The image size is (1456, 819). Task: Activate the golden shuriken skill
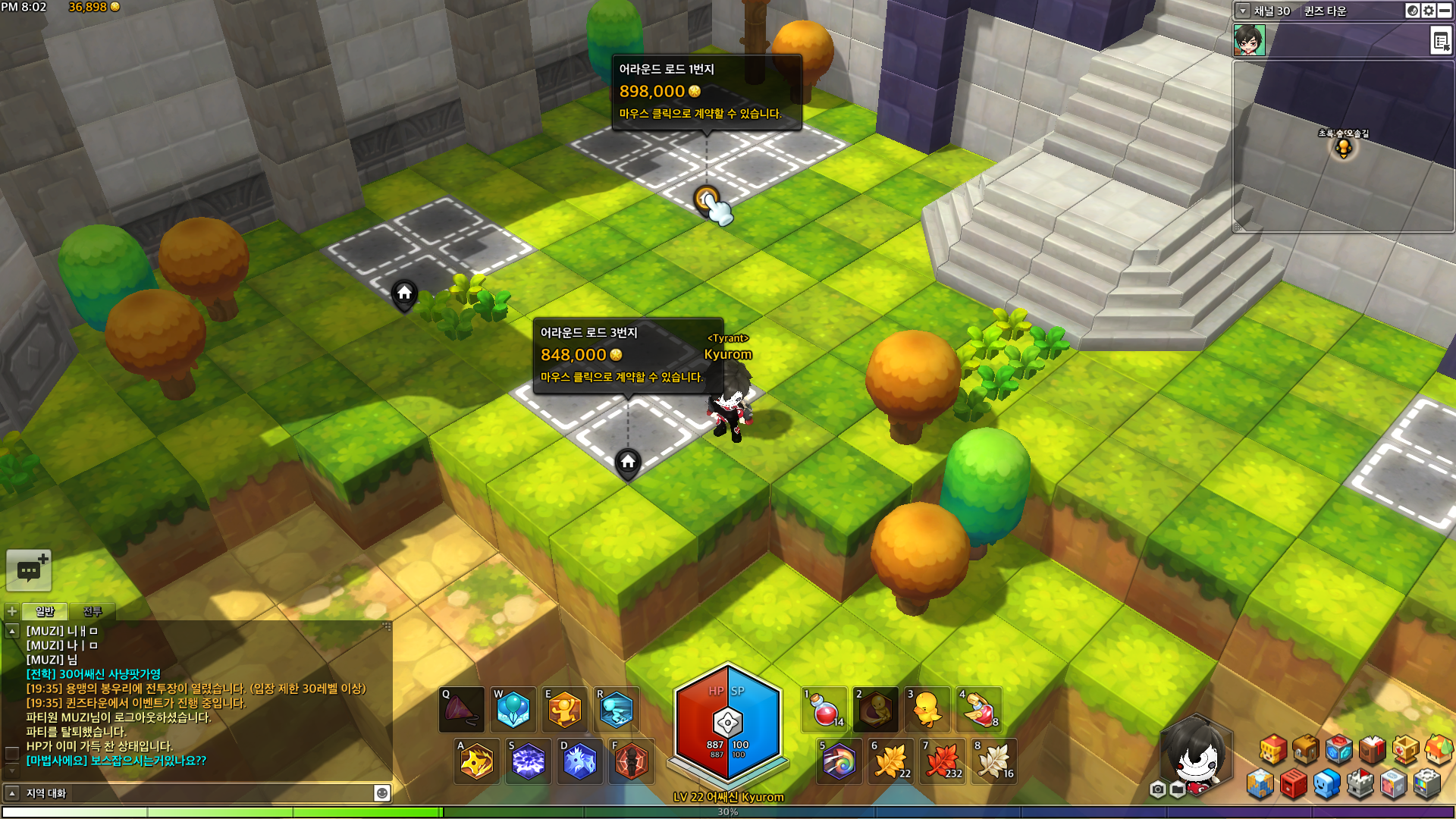[x=477, y=761]
